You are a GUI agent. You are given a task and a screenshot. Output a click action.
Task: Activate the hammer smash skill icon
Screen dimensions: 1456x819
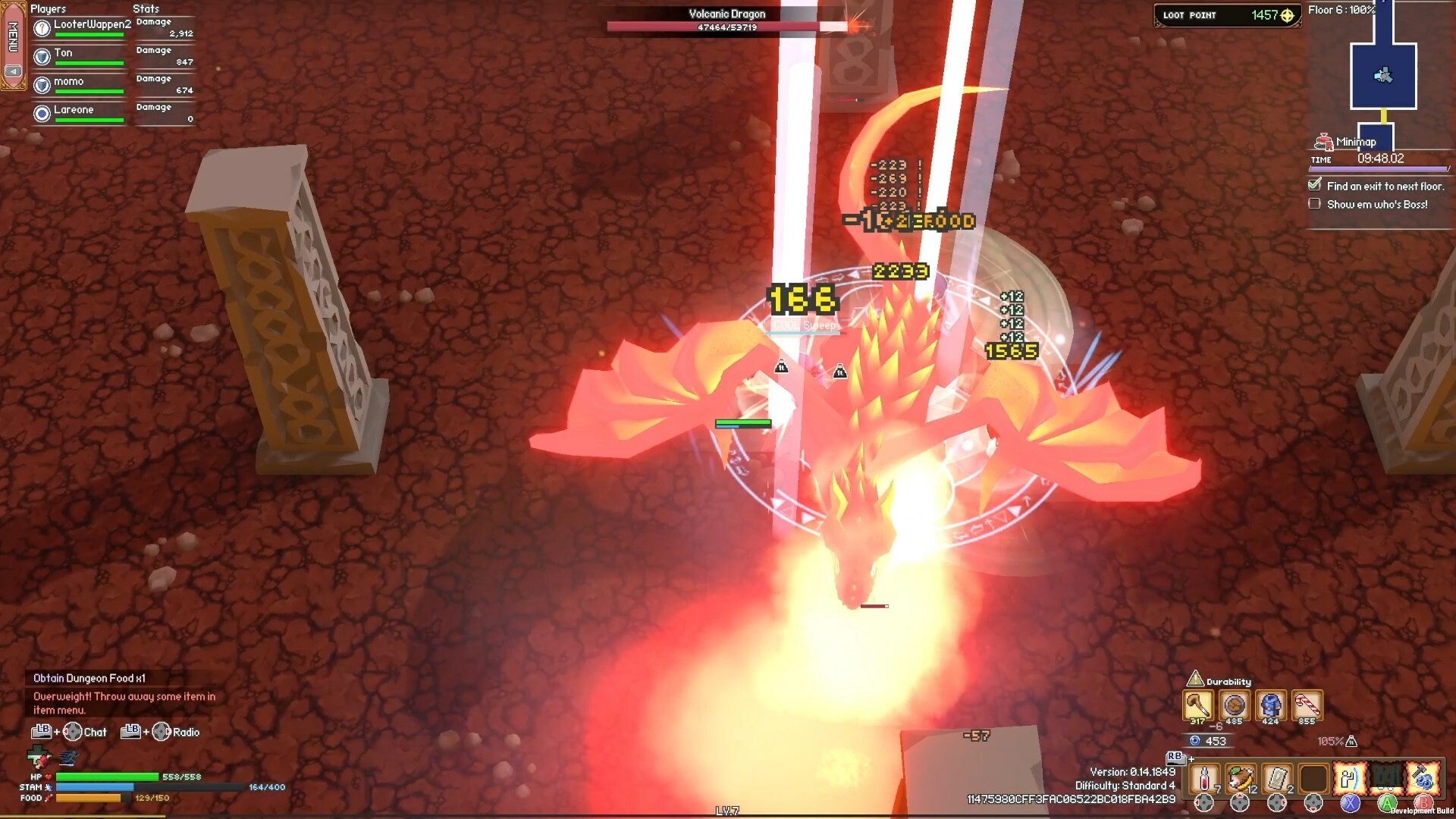coord(1423,779)
